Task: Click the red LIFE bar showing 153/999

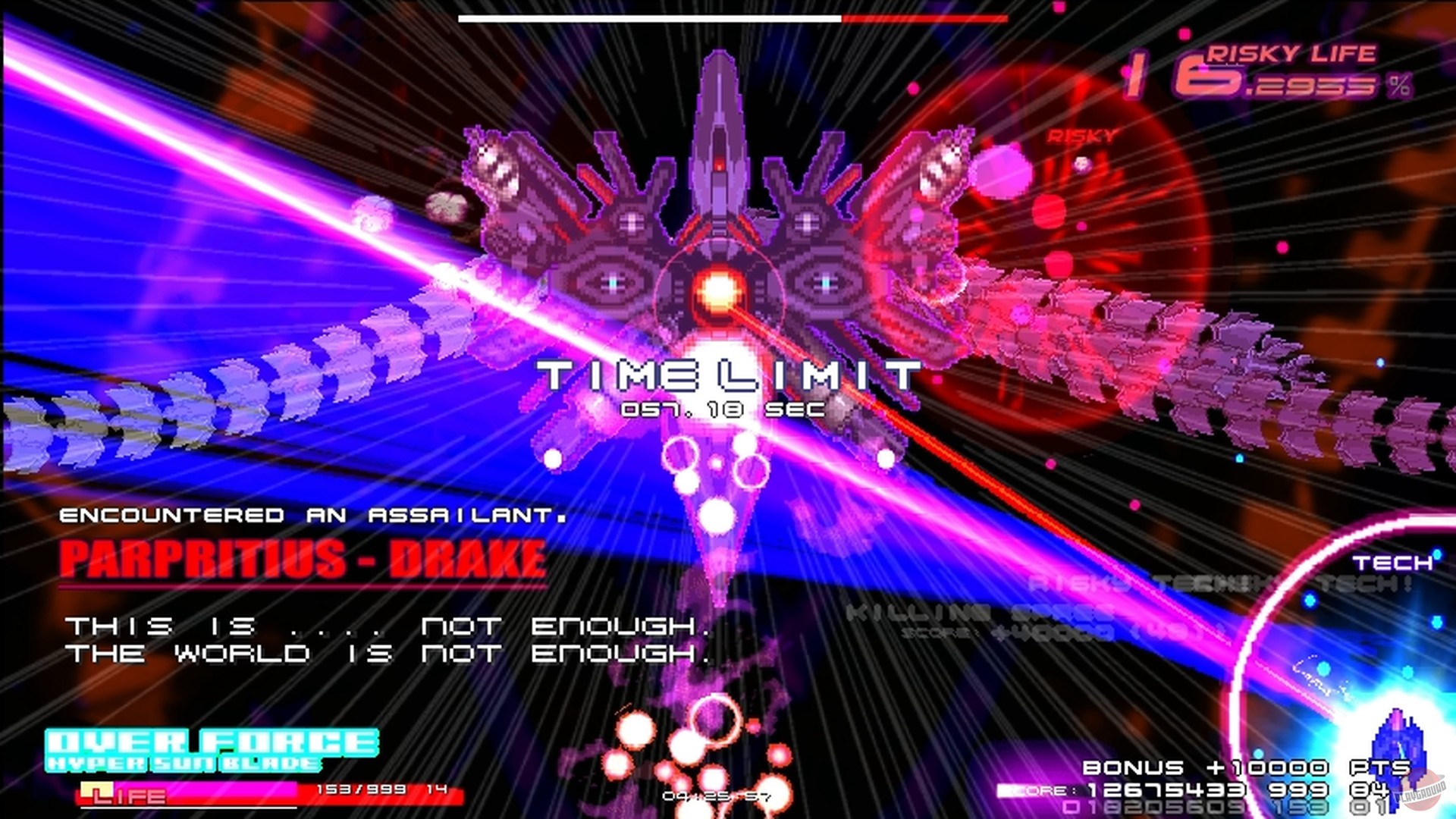Action: click(x=265, y=792)
